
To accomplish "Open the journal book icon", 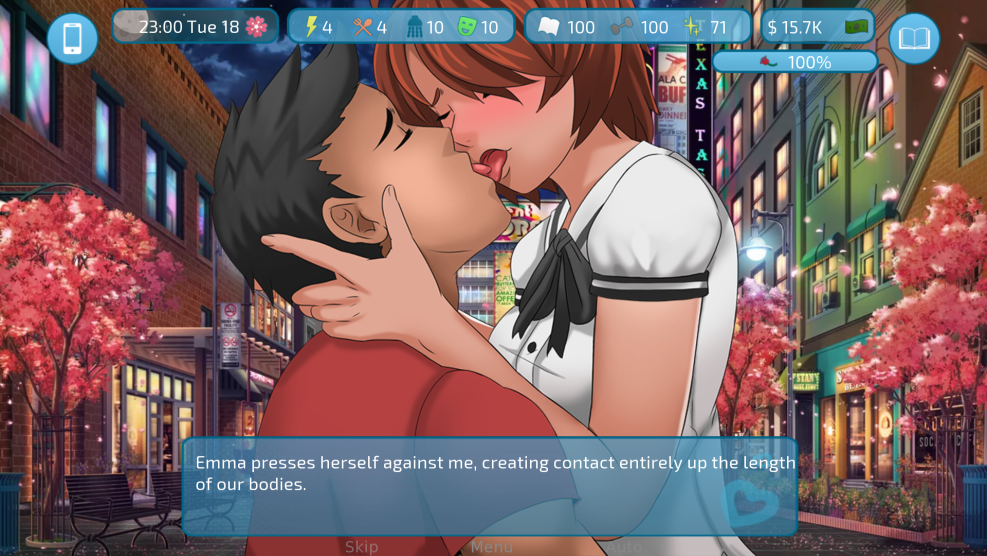I will [x=914, y=39].
